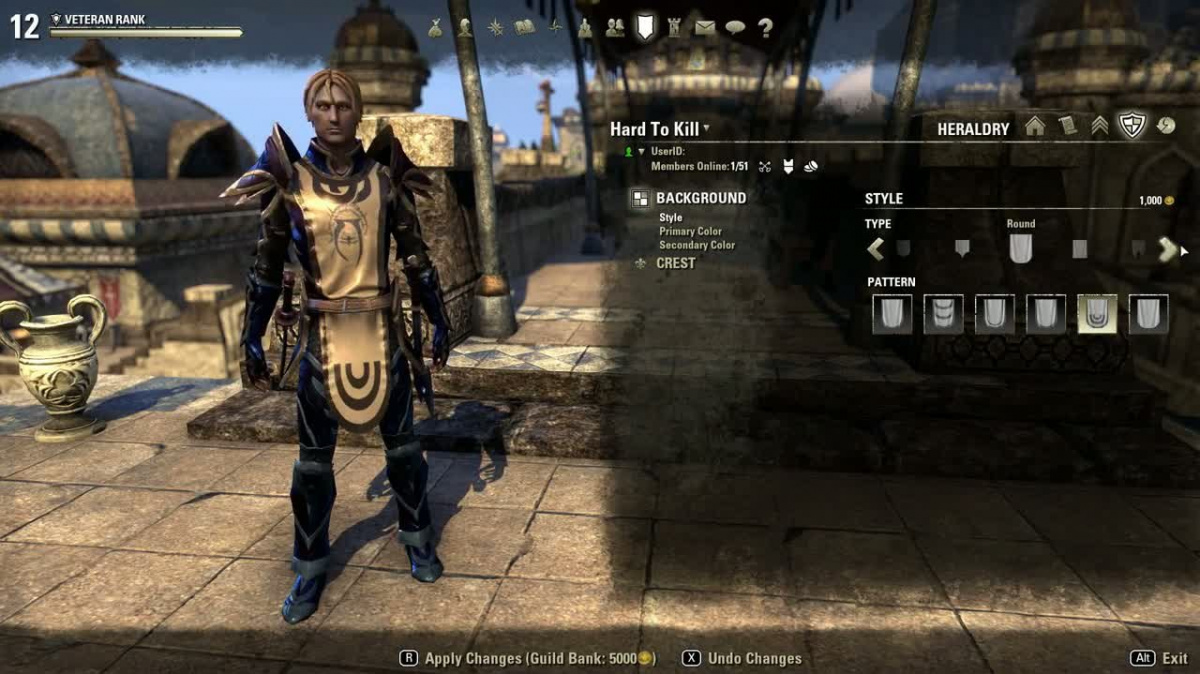Switch to the guild Home tab
Image resolution: width=1200 pixels, height=674 pixels.
[1035, 127]
